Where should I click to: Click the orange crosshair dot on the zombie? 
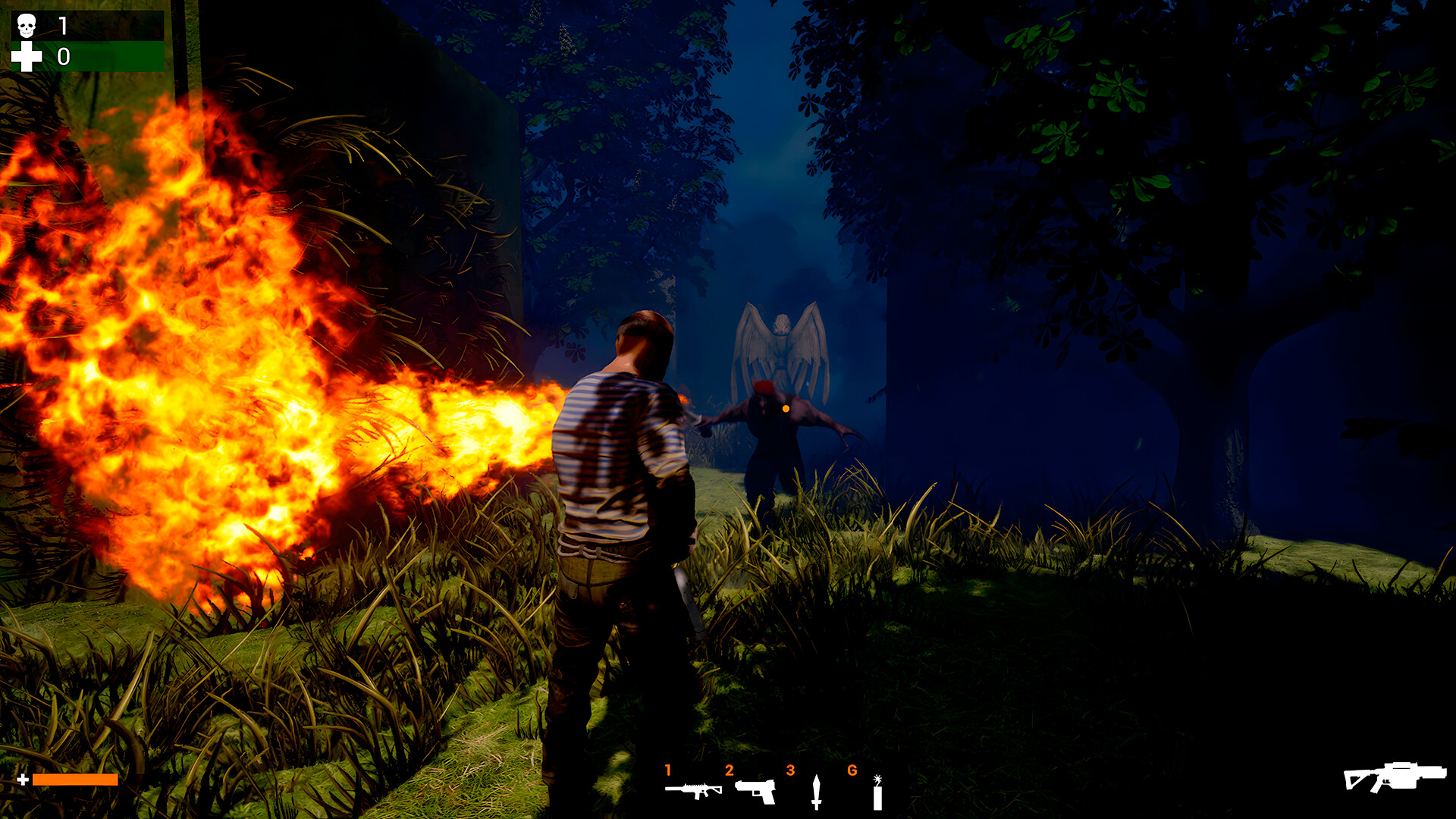tap(786, 408)
